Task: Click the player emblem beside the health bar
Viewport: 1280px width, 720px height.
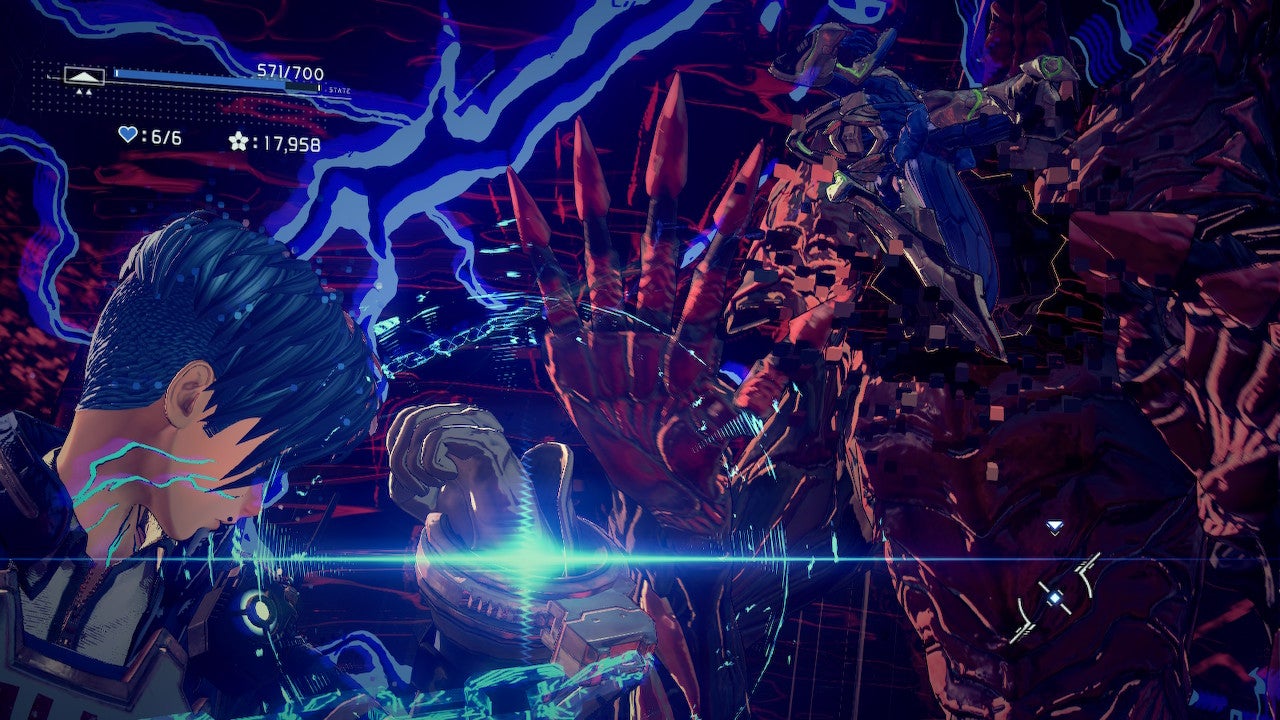Action: click(84, 75)
